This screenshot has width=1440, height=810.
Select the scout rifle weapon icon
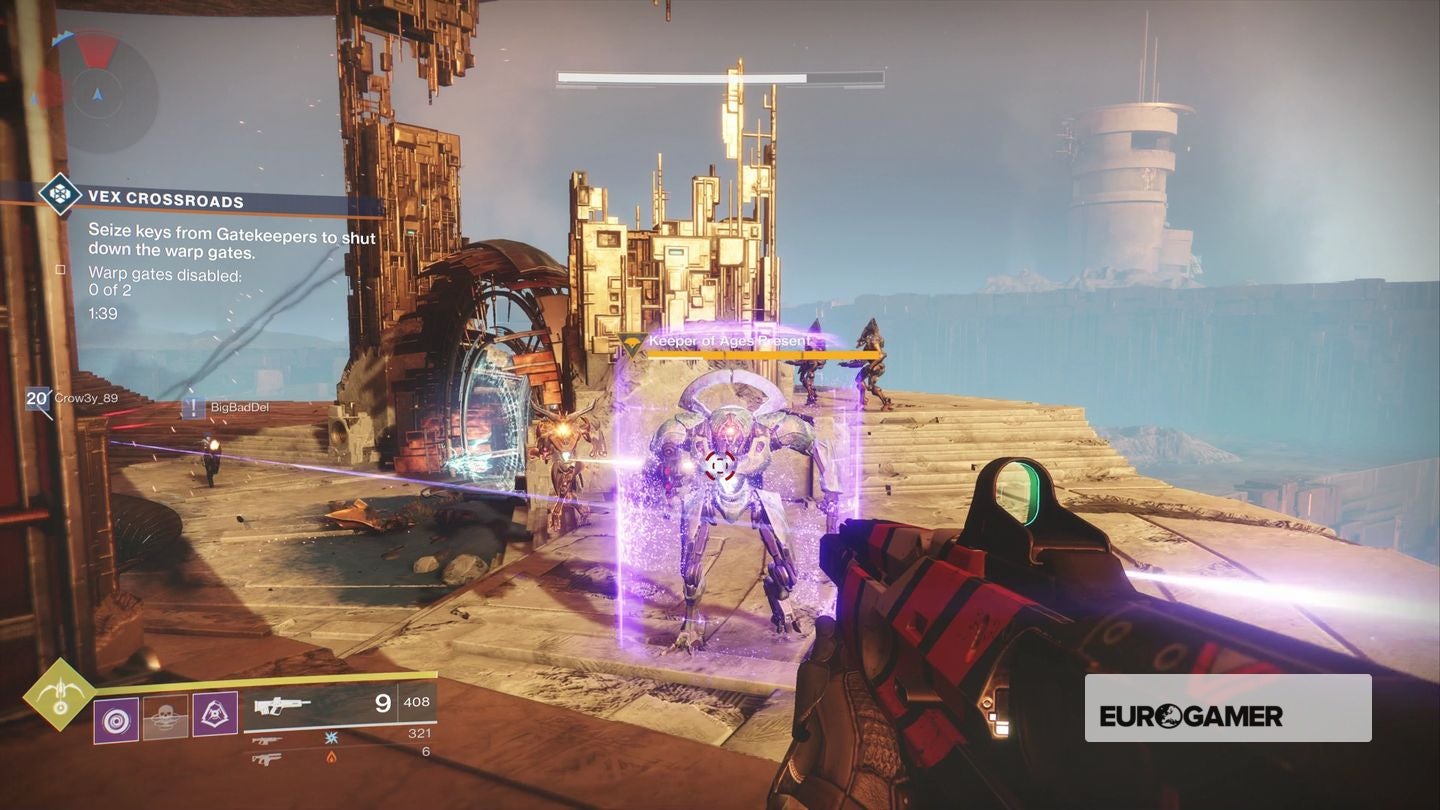pyautogui.click(x=282, y=705)
